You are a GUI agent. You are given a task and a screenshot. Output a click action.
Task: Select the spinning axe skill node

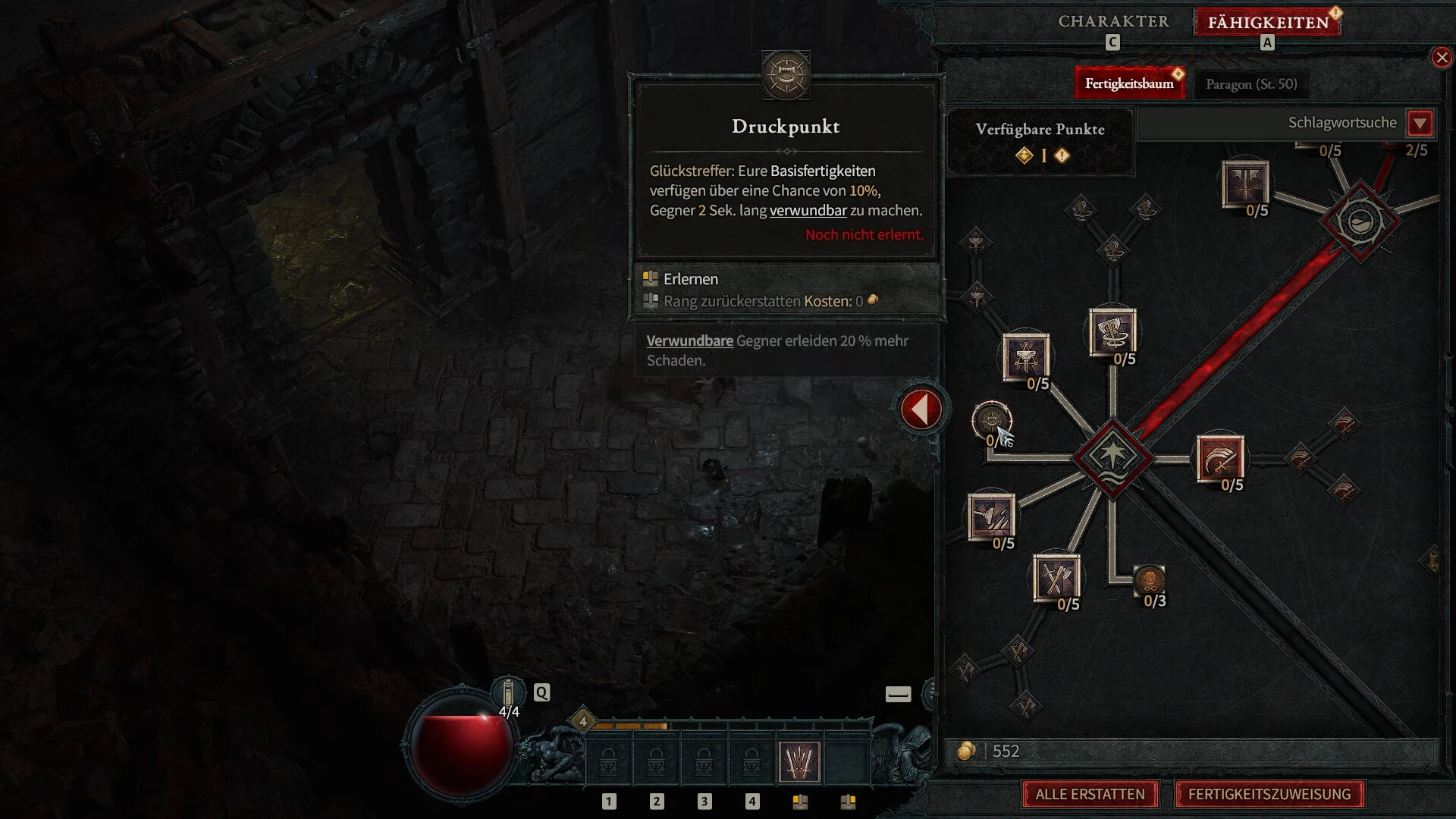(x=1112, y=332)
